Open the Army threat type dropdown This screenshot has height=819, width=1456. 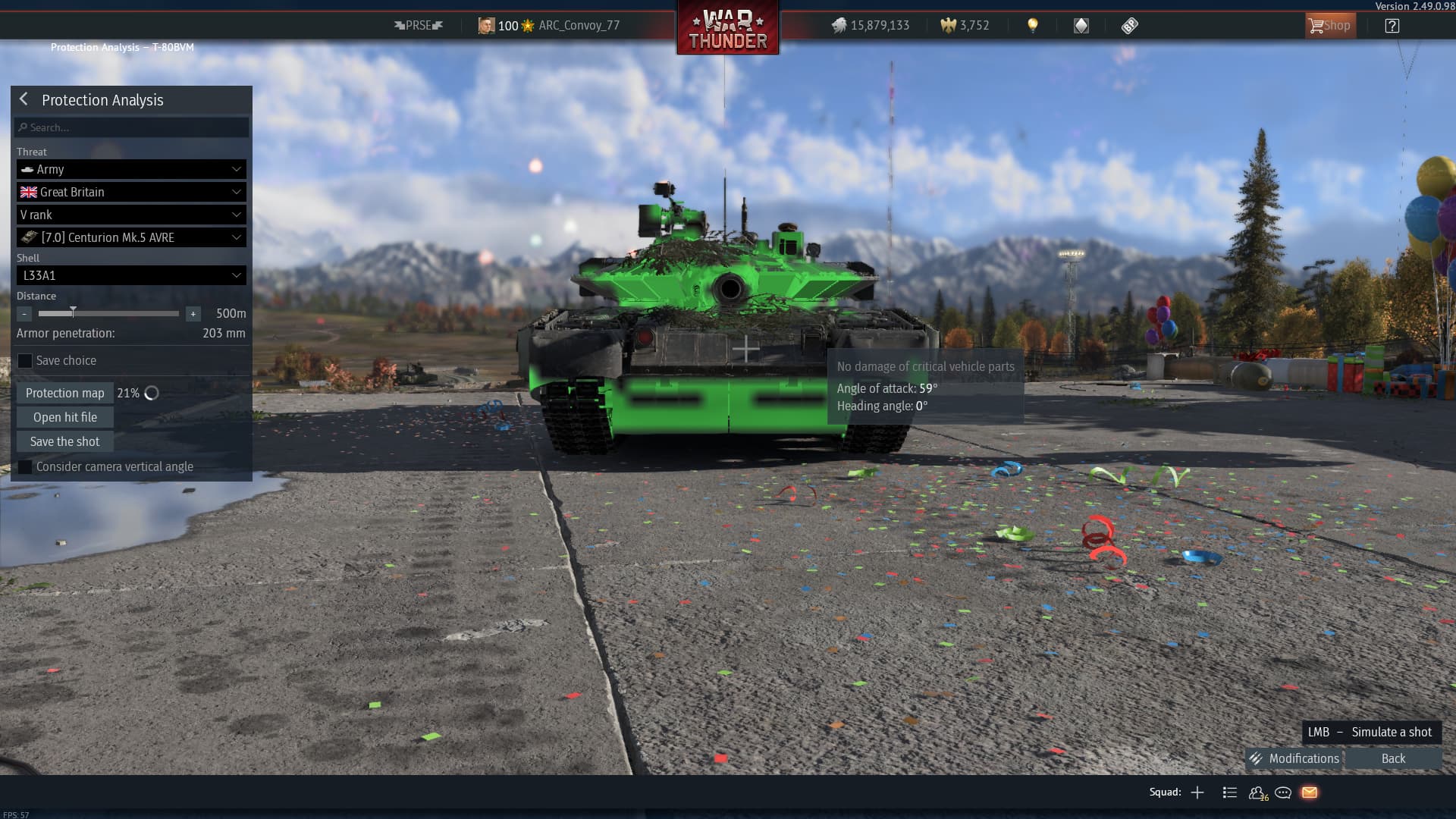(x=131, y=169)
